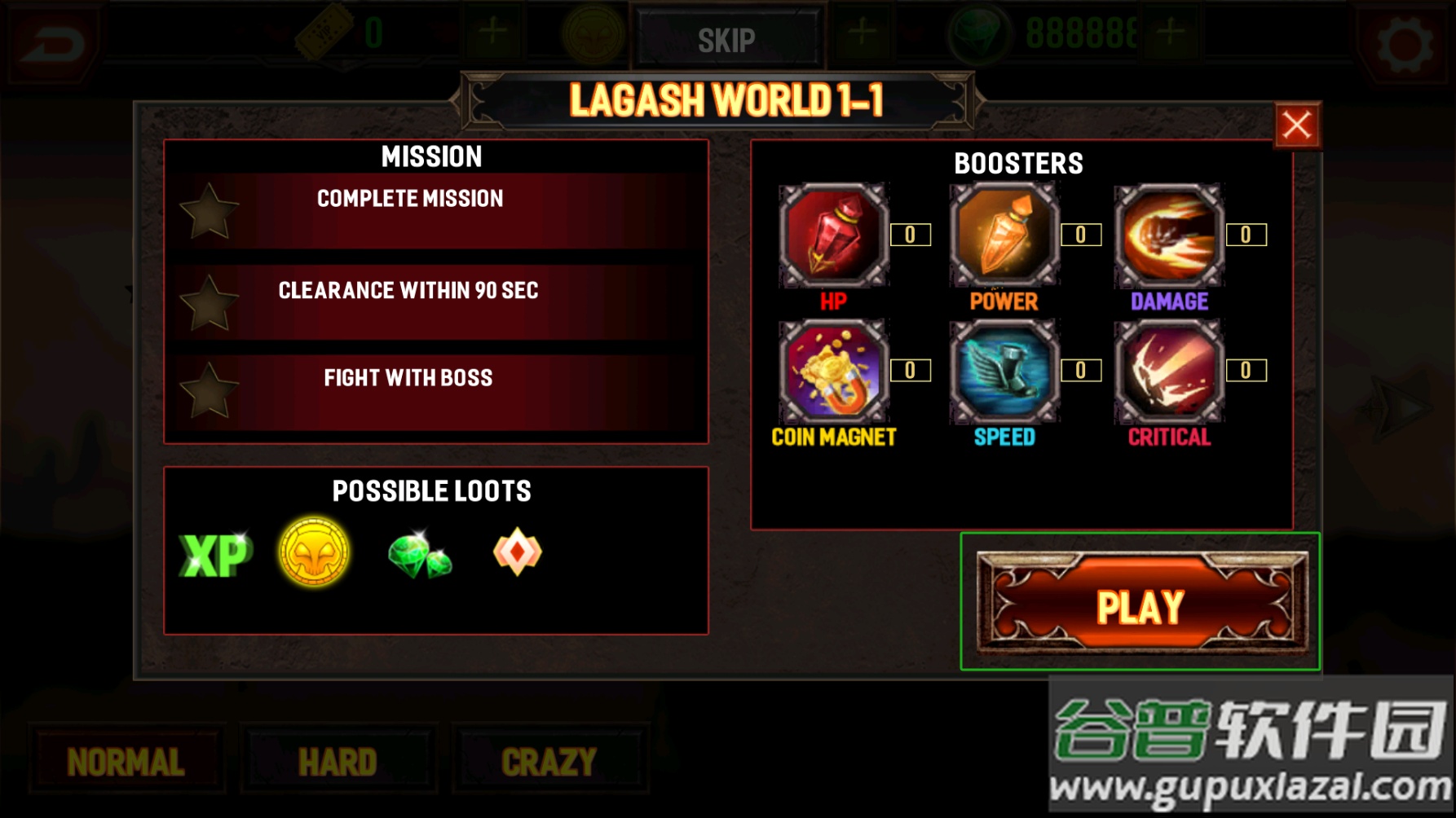Choose the CRAZY difficulty
The height and width of the screenshot is (818, 1456).
549,761
